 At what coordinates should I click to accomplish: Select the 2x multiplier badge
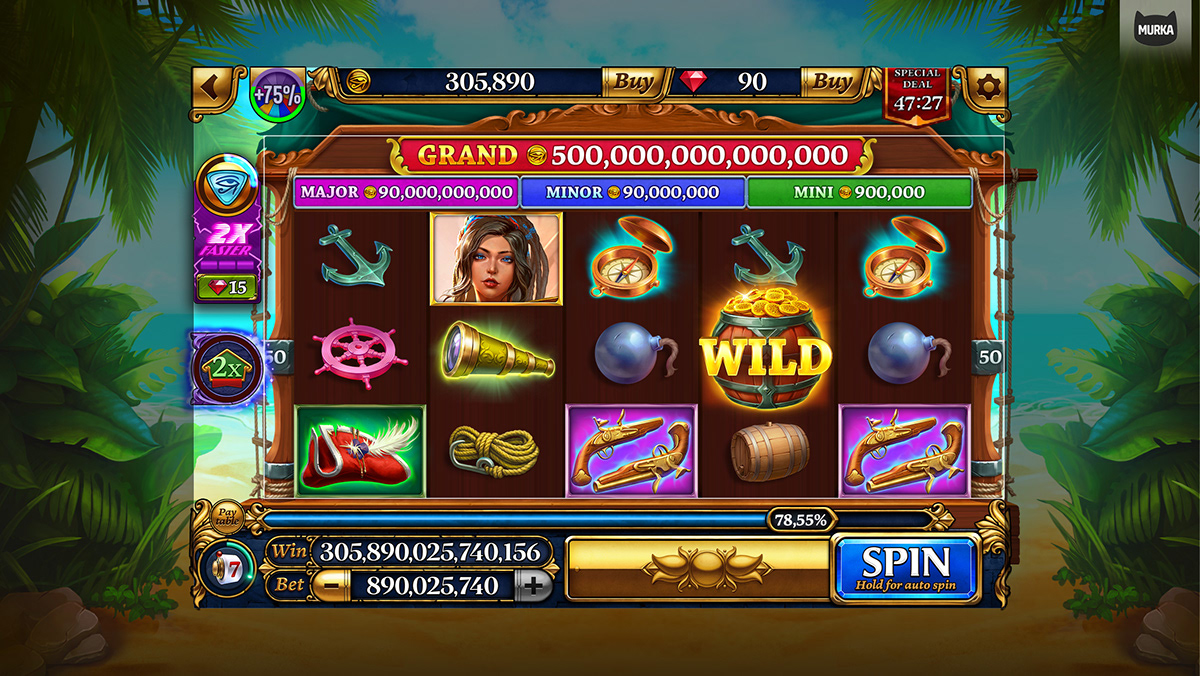pyautogui.click(x=227, y=368)
